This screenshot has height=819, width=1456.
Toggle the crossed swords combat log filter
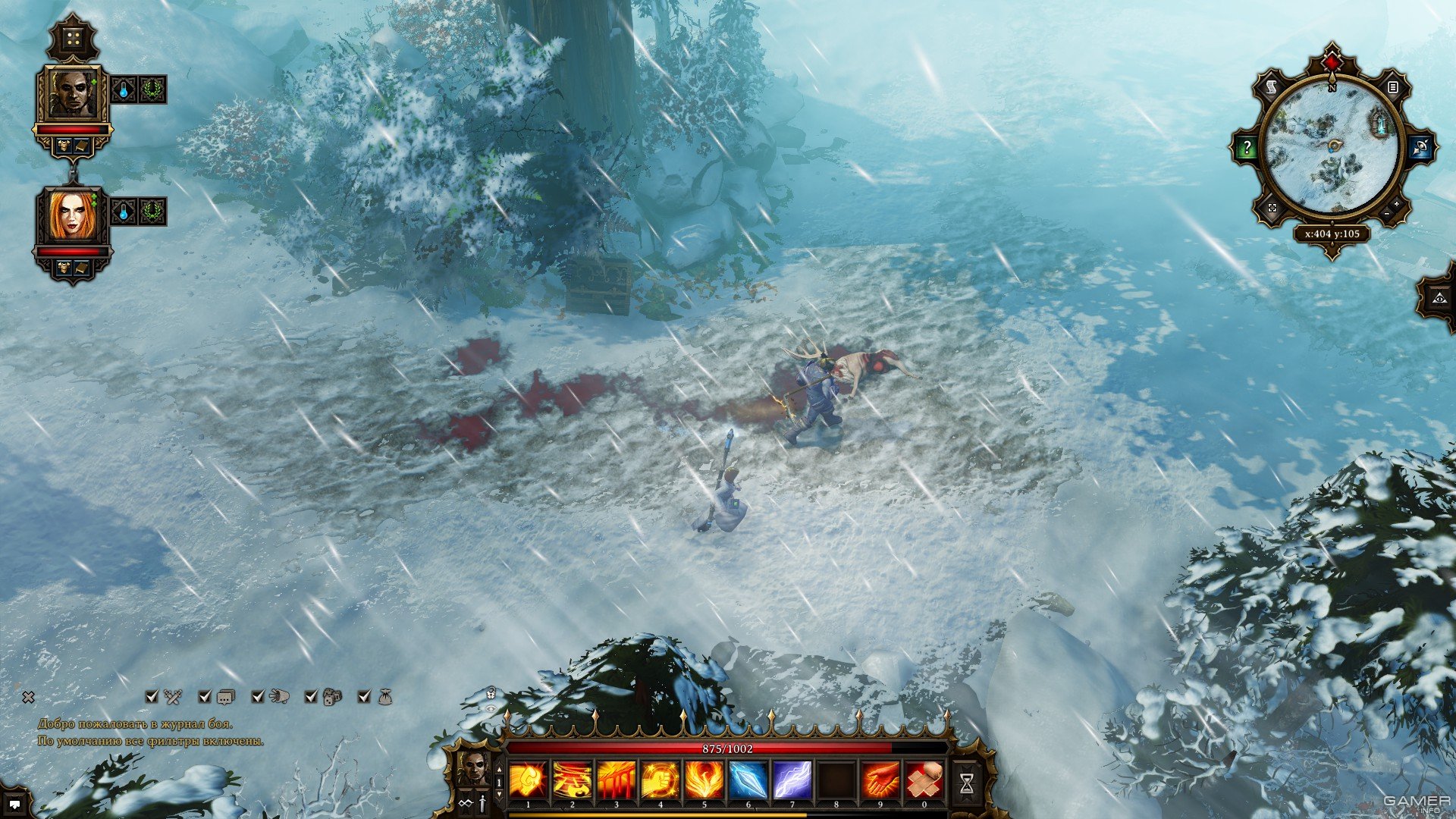coord(174,696)
